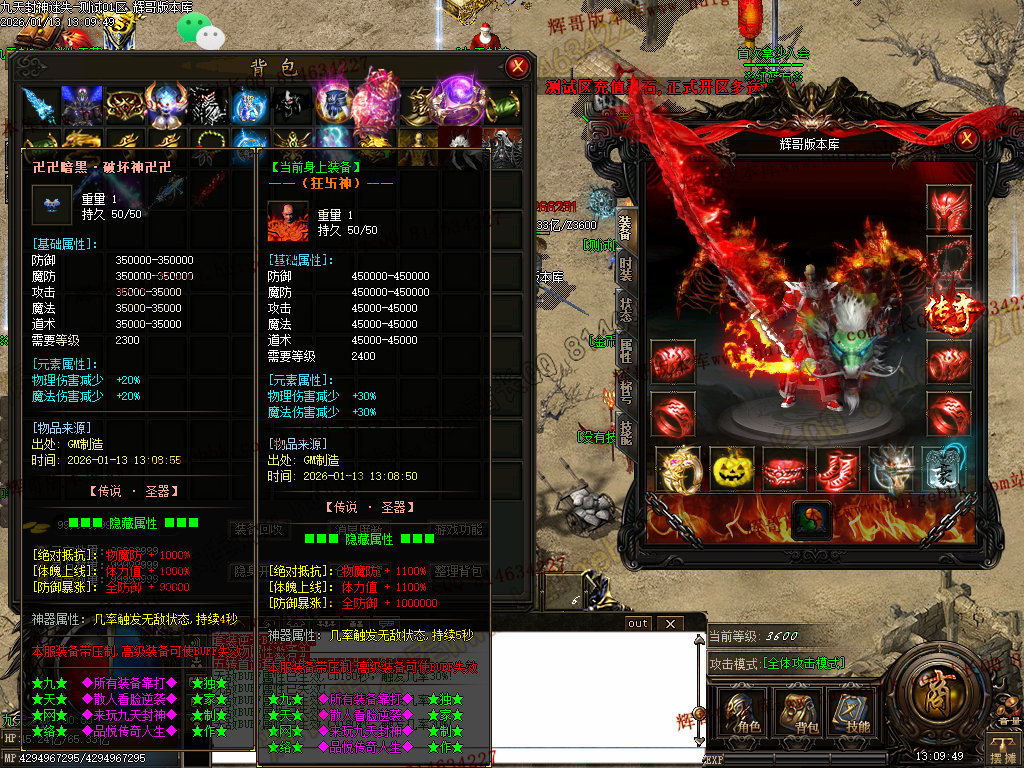Select the dragon head equipment slot
This screenshot has width=1024, height=768.
click(x=889, y=468)
